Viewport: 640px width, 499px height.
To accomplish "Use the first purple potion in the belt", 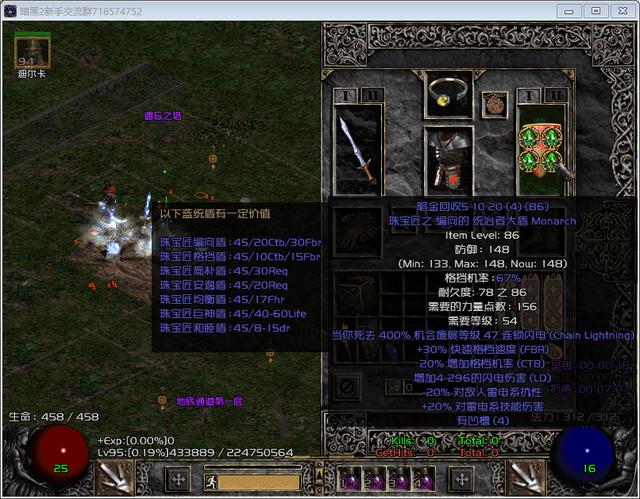I will tap(351, 479).
